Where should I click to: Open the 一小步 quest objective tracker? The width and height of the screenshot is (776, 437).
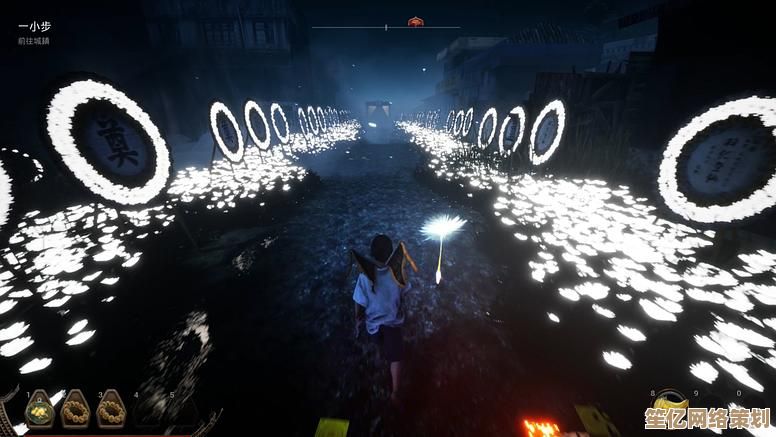click(33, 27)
